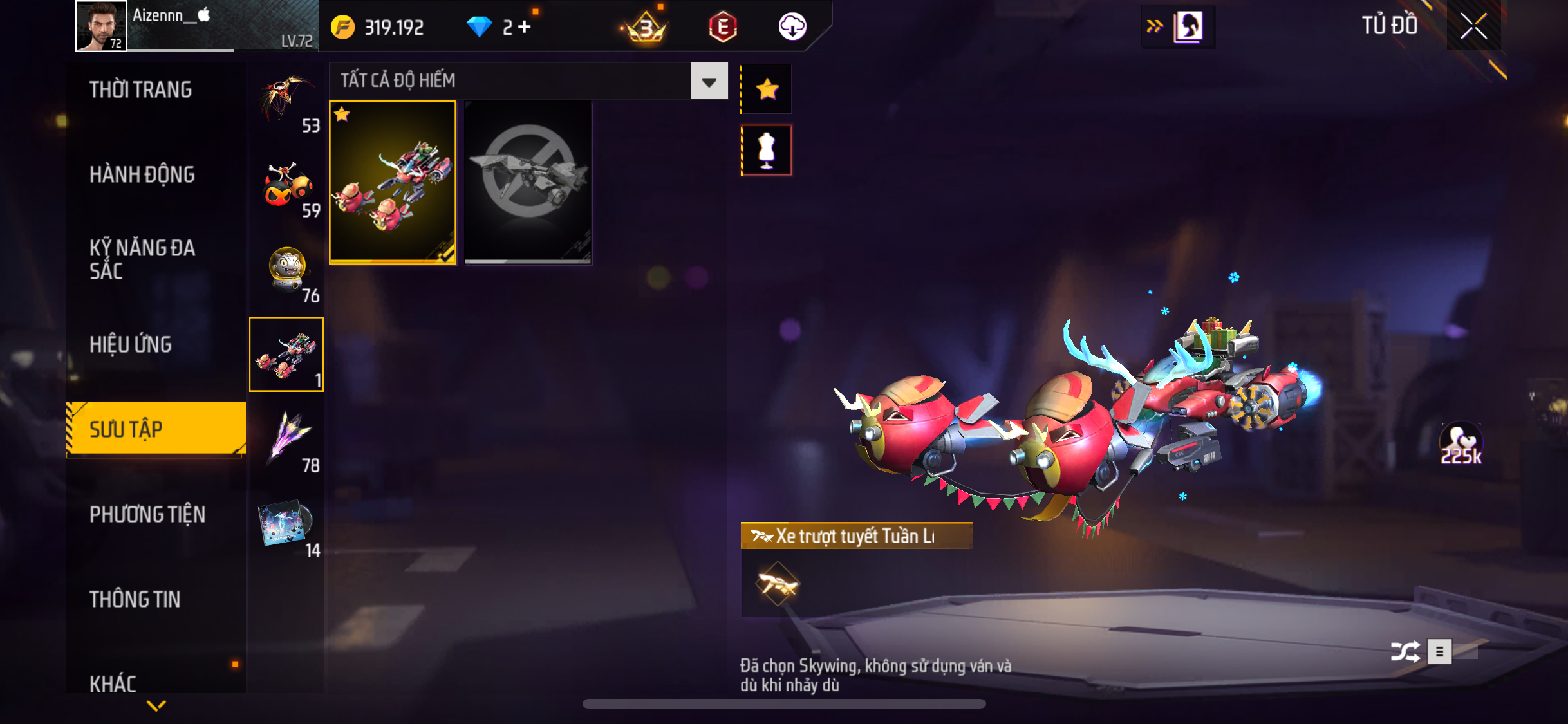Add diamonds with the plus button

click(x=525, y=27)
